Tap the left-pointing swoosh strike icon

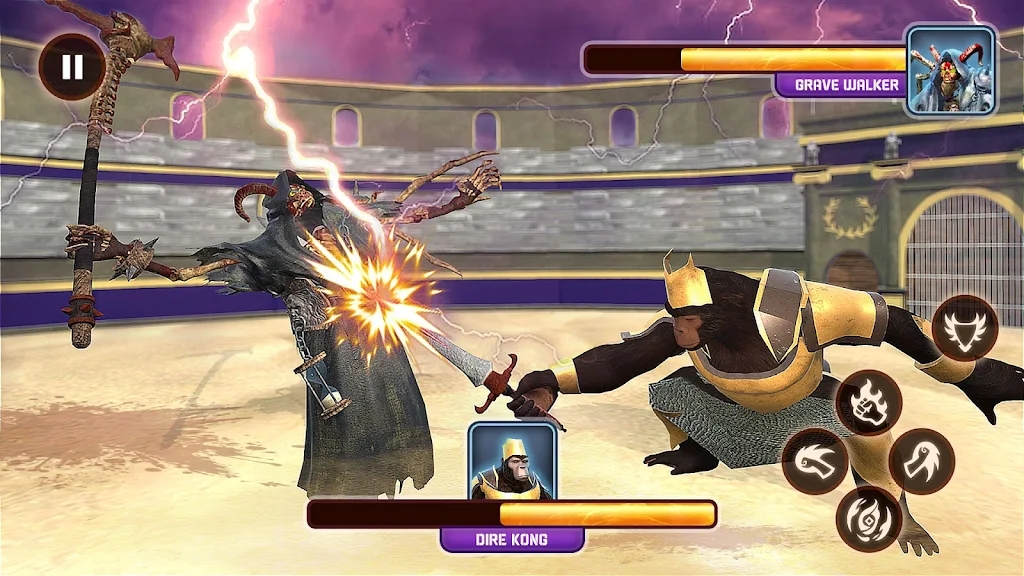pyautogui.click(x=815, y=461)
